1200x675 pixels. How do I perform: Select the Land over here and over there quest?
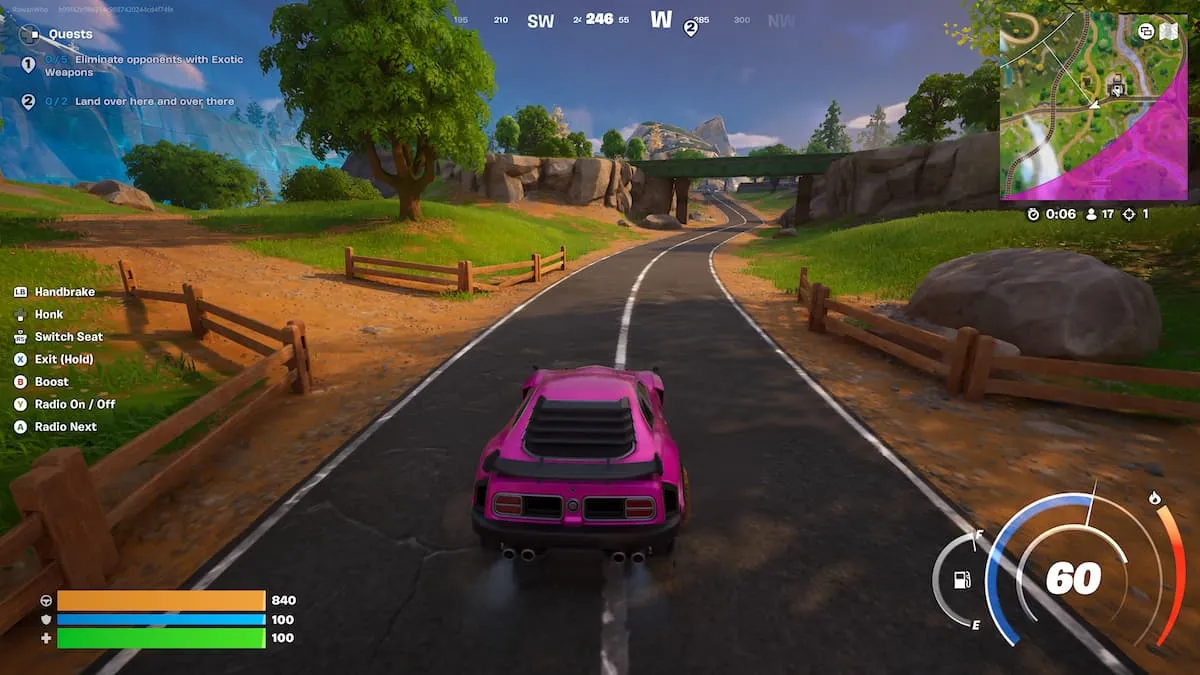(x=153, y=101)
